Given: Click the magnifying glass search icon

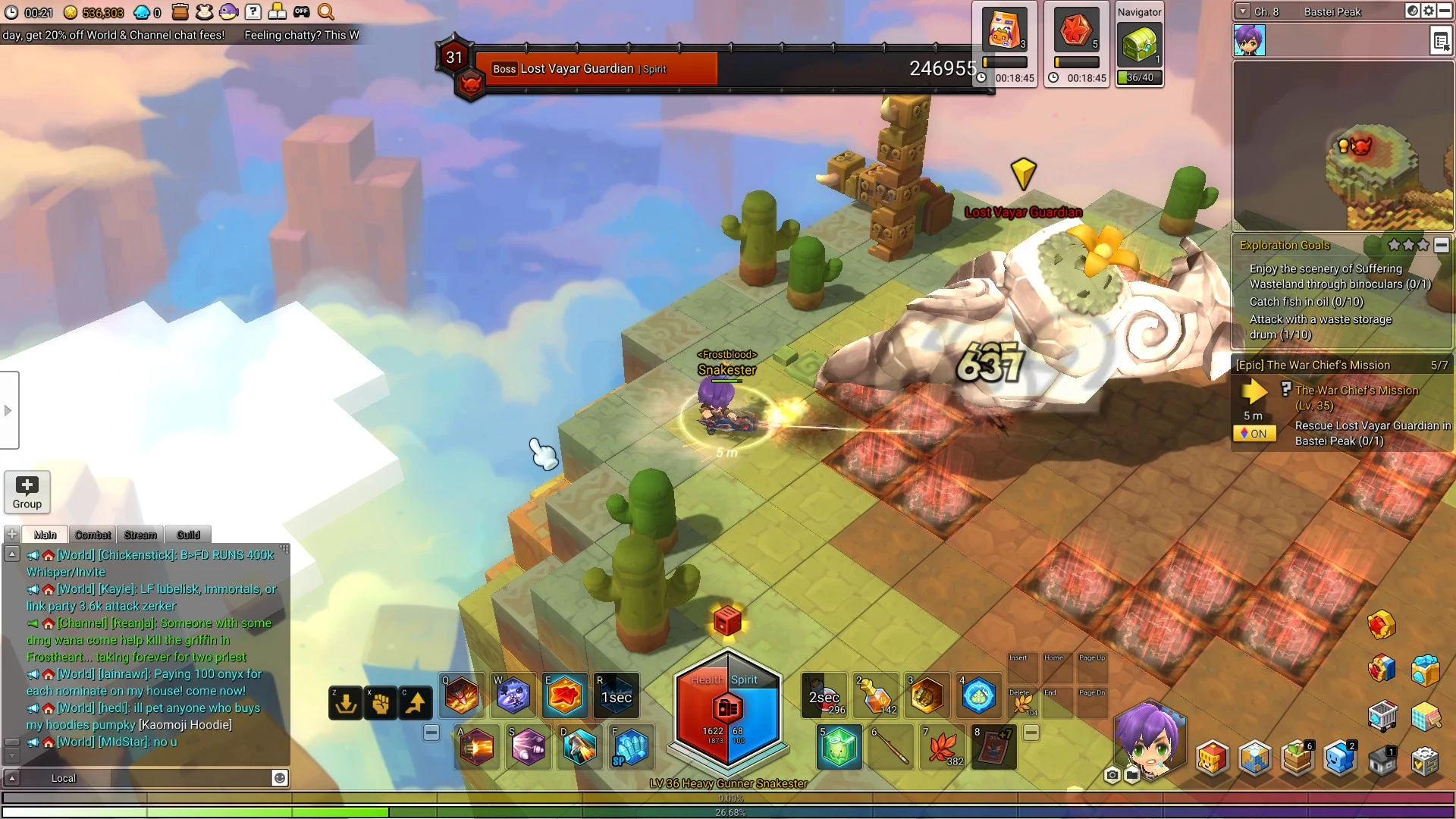Looking at the screenshot, I should [x=326, y=11].
